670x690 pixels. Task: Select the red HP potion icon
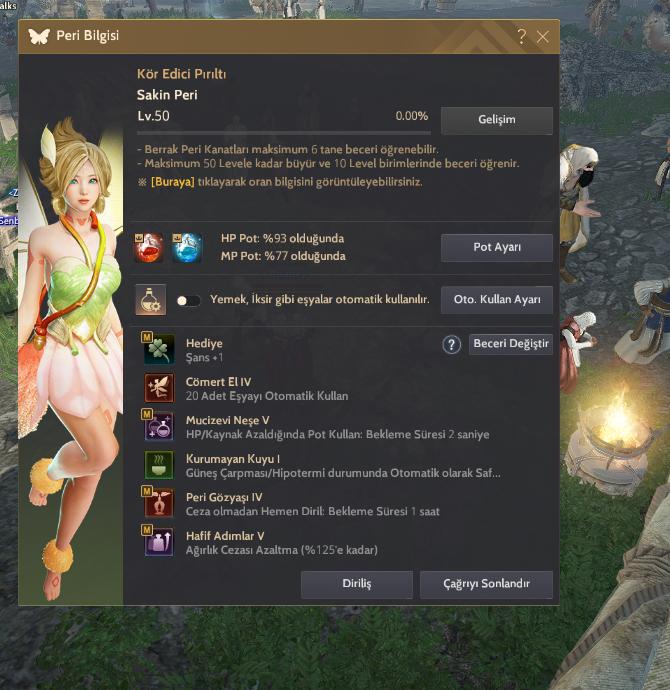(151, 247)
